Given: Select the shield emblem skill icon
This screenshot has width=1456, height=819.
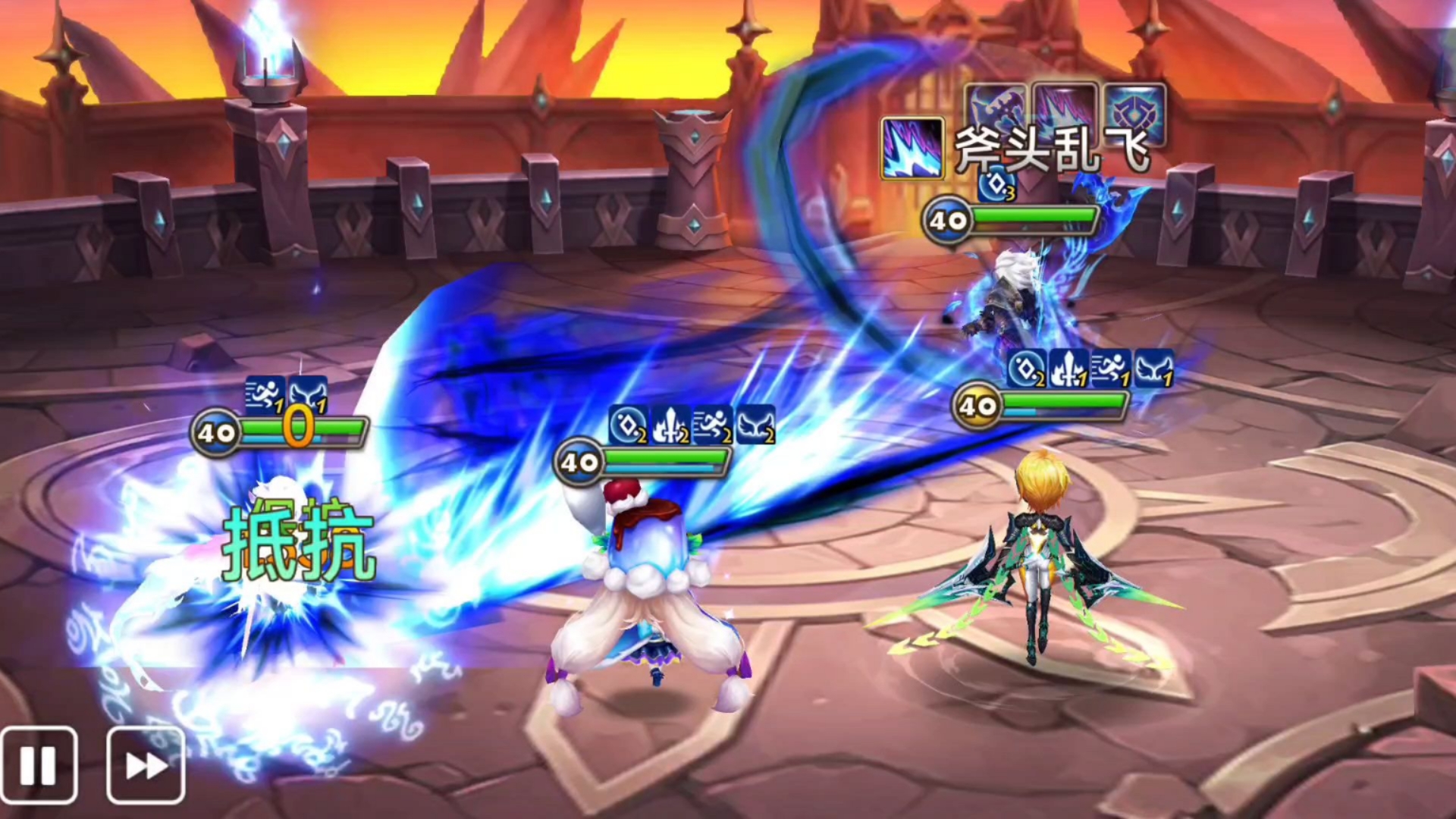Looking at the screenshot, I should coord(1134,113).
